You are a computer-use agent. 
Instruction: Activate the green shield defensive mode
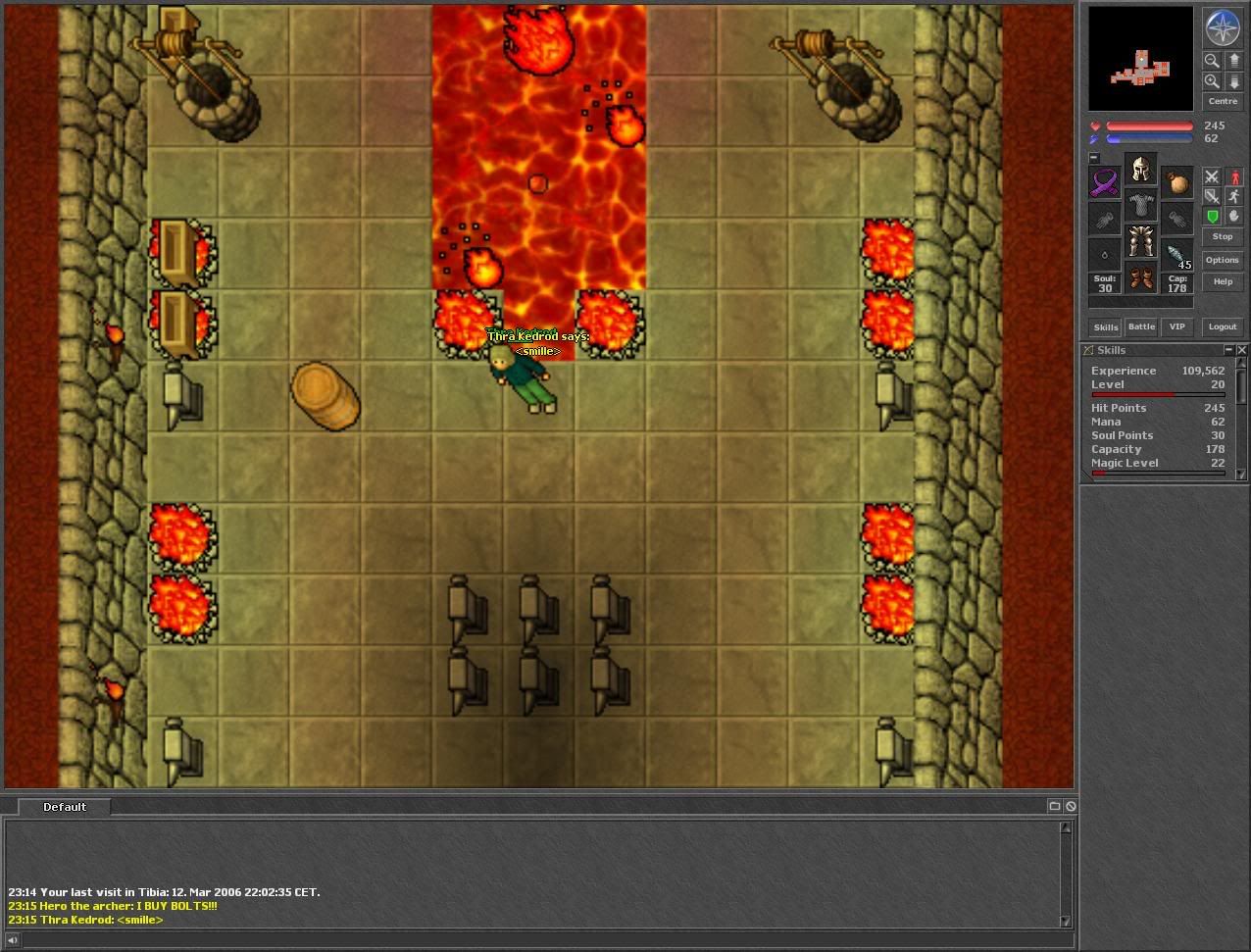tap(1212, 217)
